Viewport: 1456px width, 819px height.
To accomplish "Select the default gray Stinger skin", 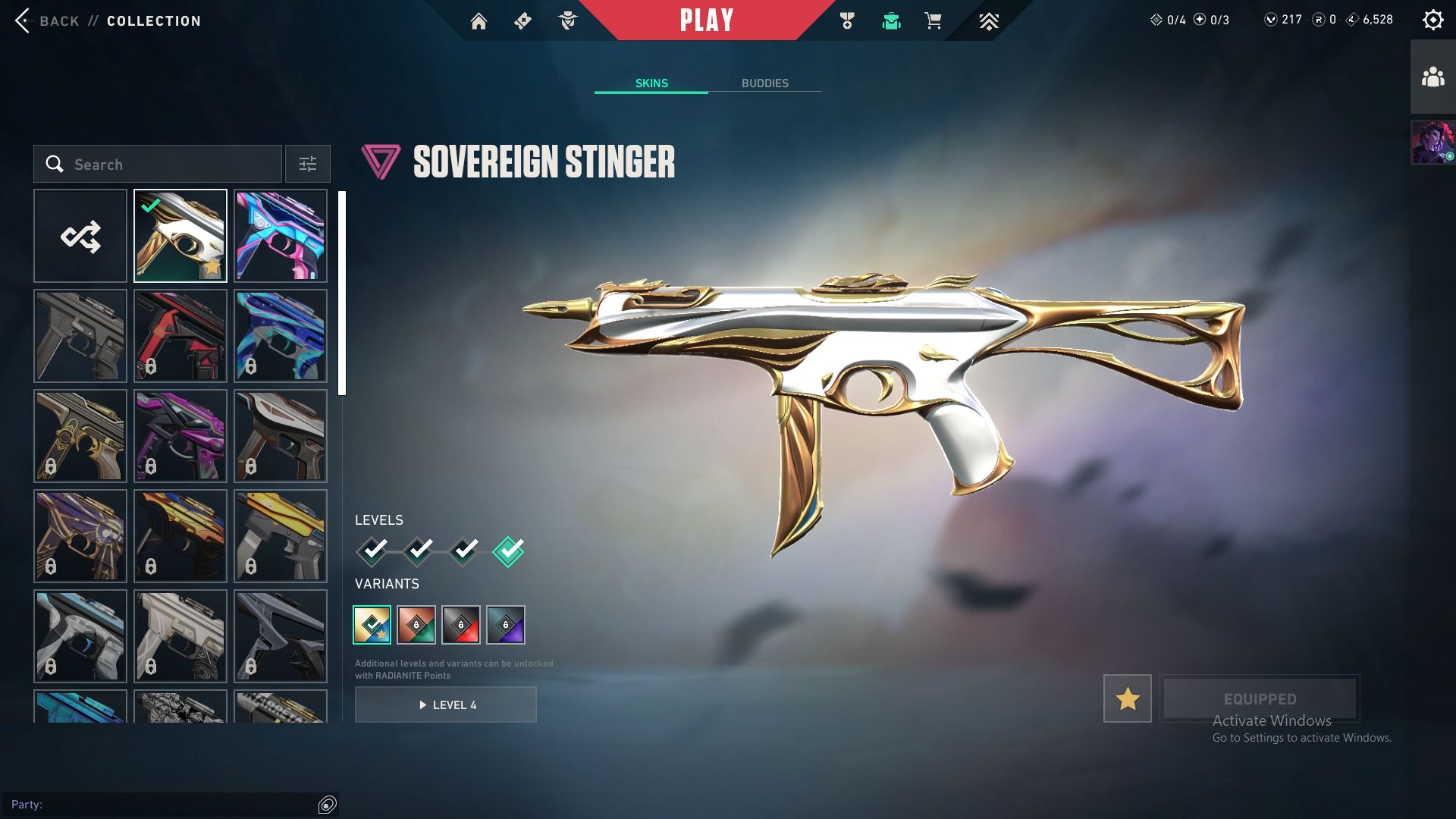I will point(80,336).
